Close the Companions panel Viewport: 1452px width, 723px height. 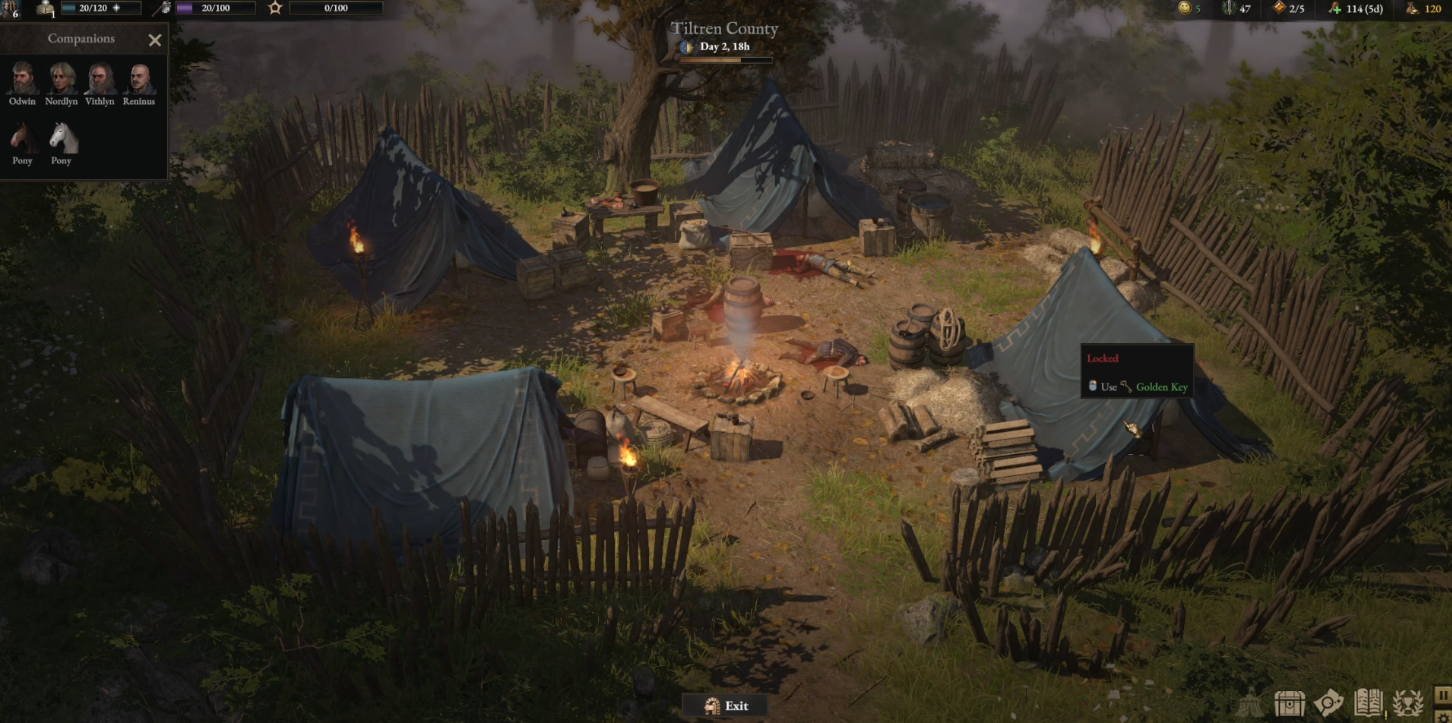pyautogui.click(x=155, y=40)
